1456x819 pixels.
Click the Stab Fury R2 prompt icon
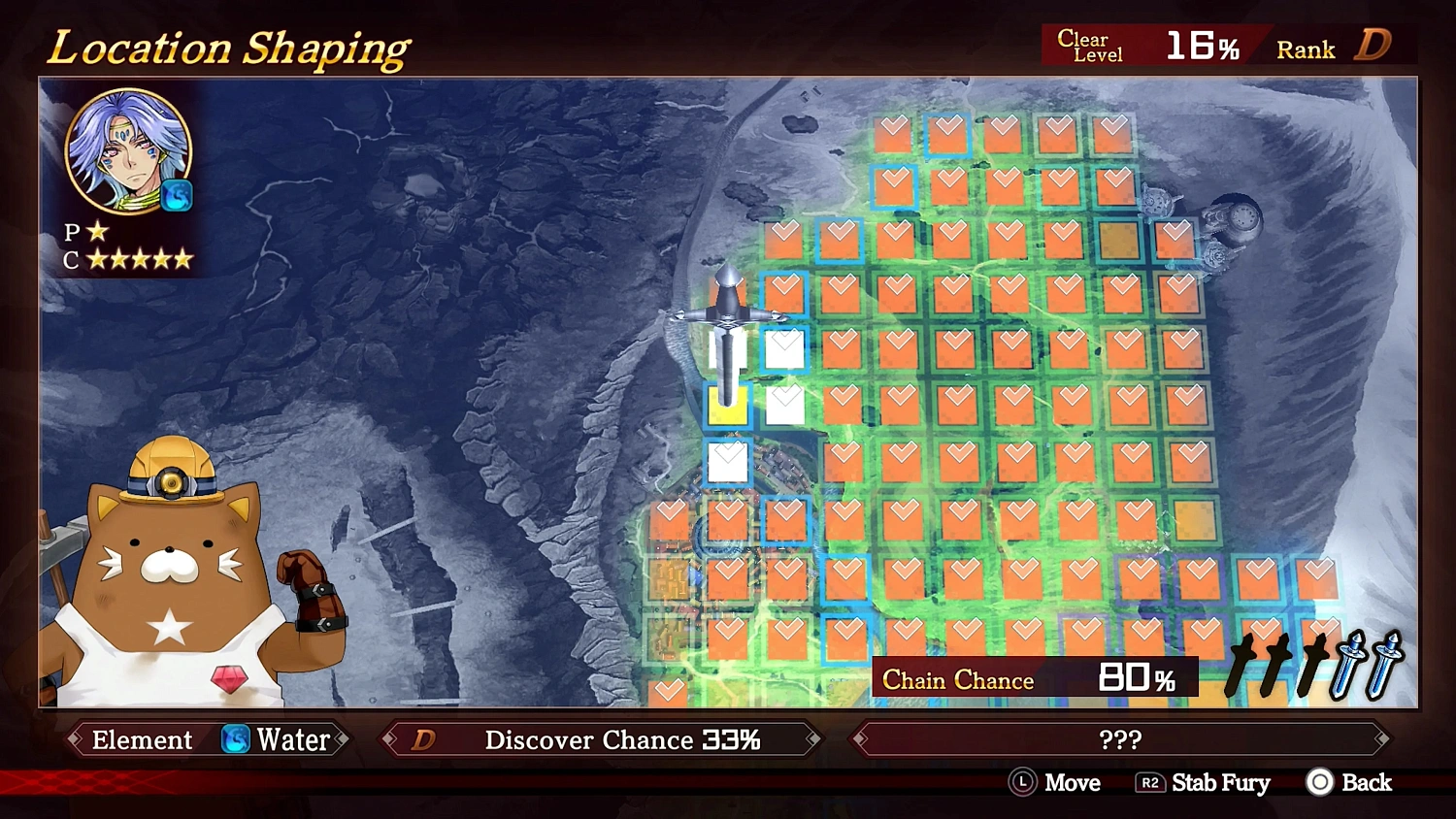click(x=1151, y=783)
